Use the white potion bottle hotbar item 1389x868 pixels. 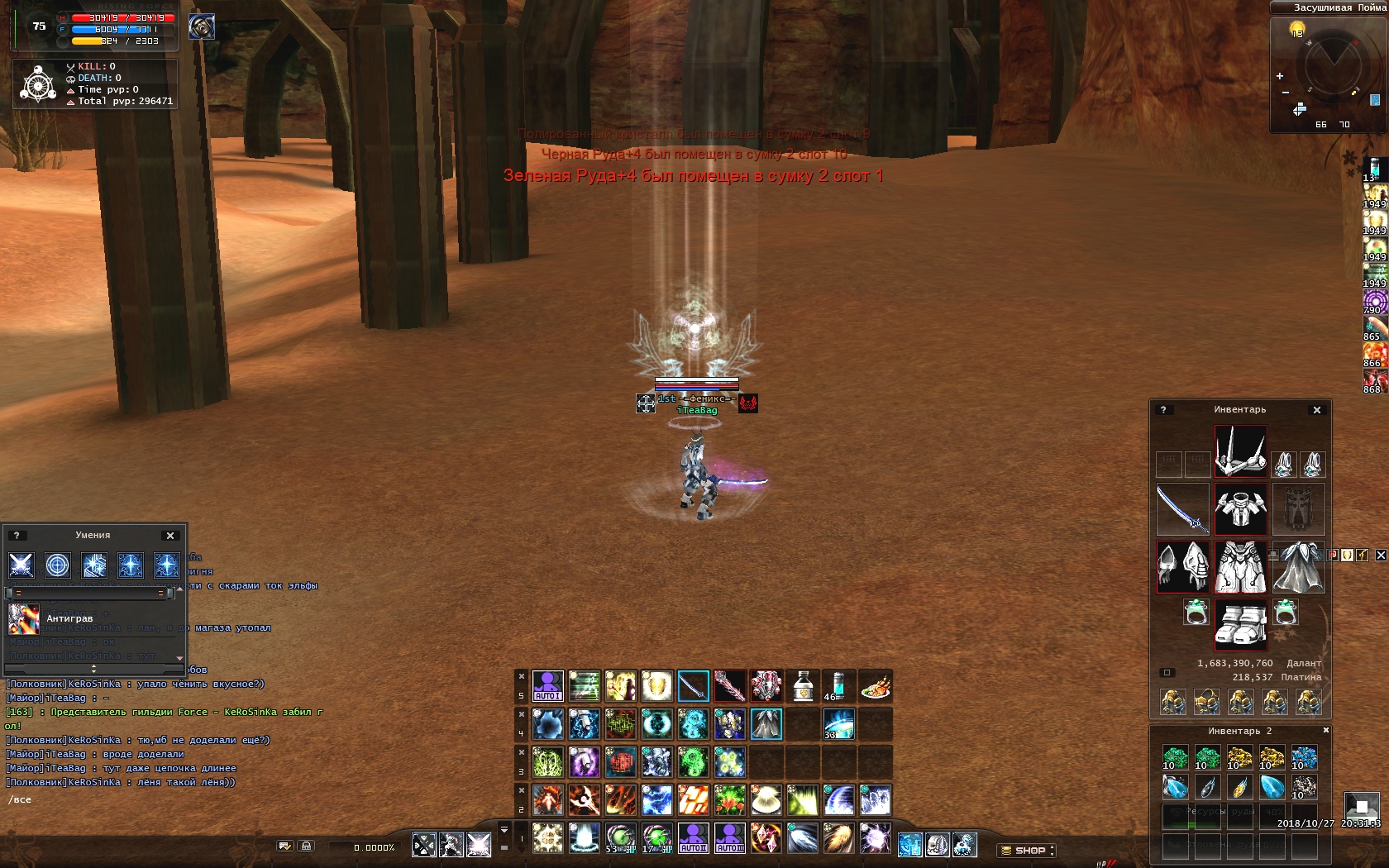[x=802, y=686]
